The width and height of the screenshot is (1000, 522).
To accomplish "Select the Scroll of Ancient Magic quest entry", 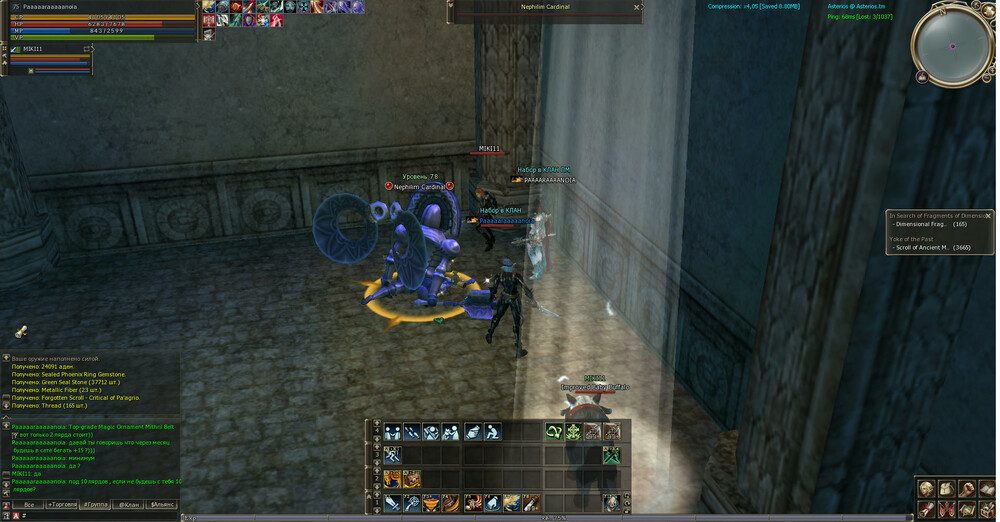I will pyautogui.click(x=930, y=247).
